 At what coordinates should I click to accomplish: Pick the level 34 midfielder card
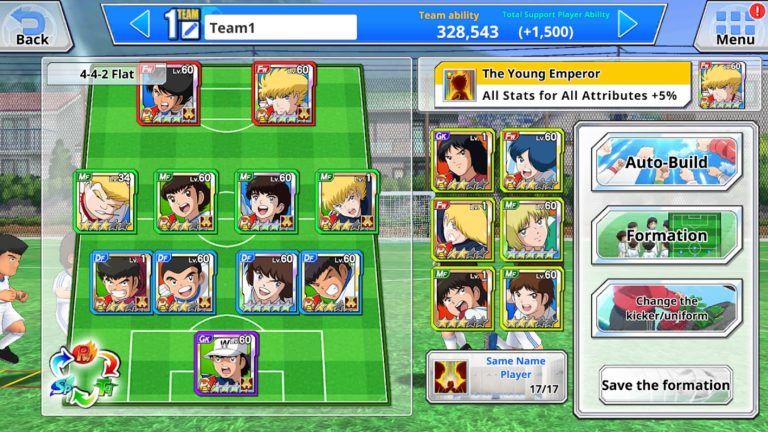[107, 200]
